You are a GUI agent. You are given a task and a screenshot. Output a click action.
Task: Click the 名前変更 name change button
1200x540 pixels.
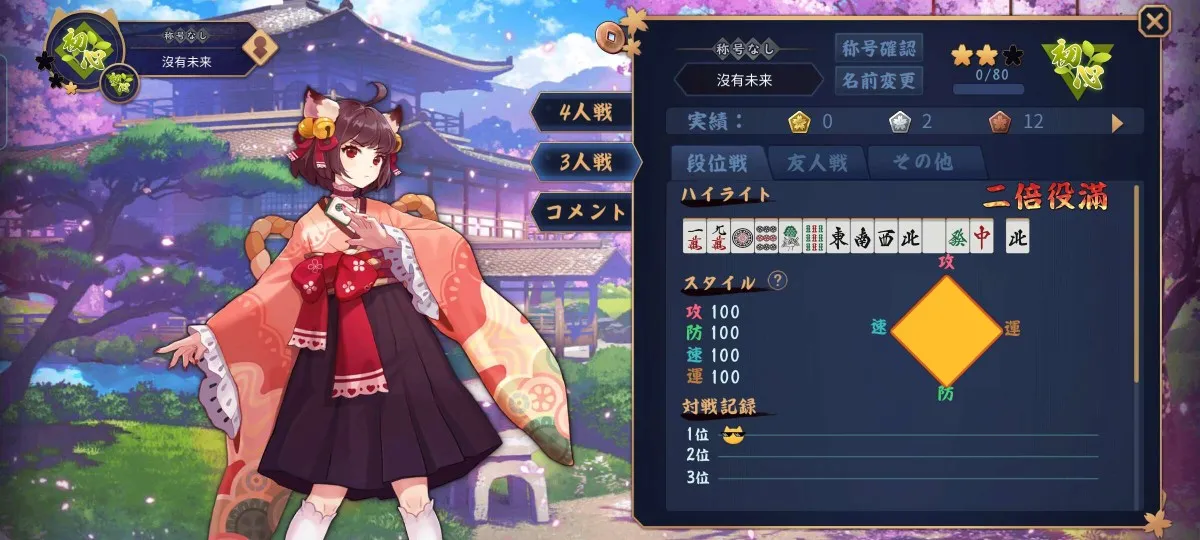click(878, 80)
